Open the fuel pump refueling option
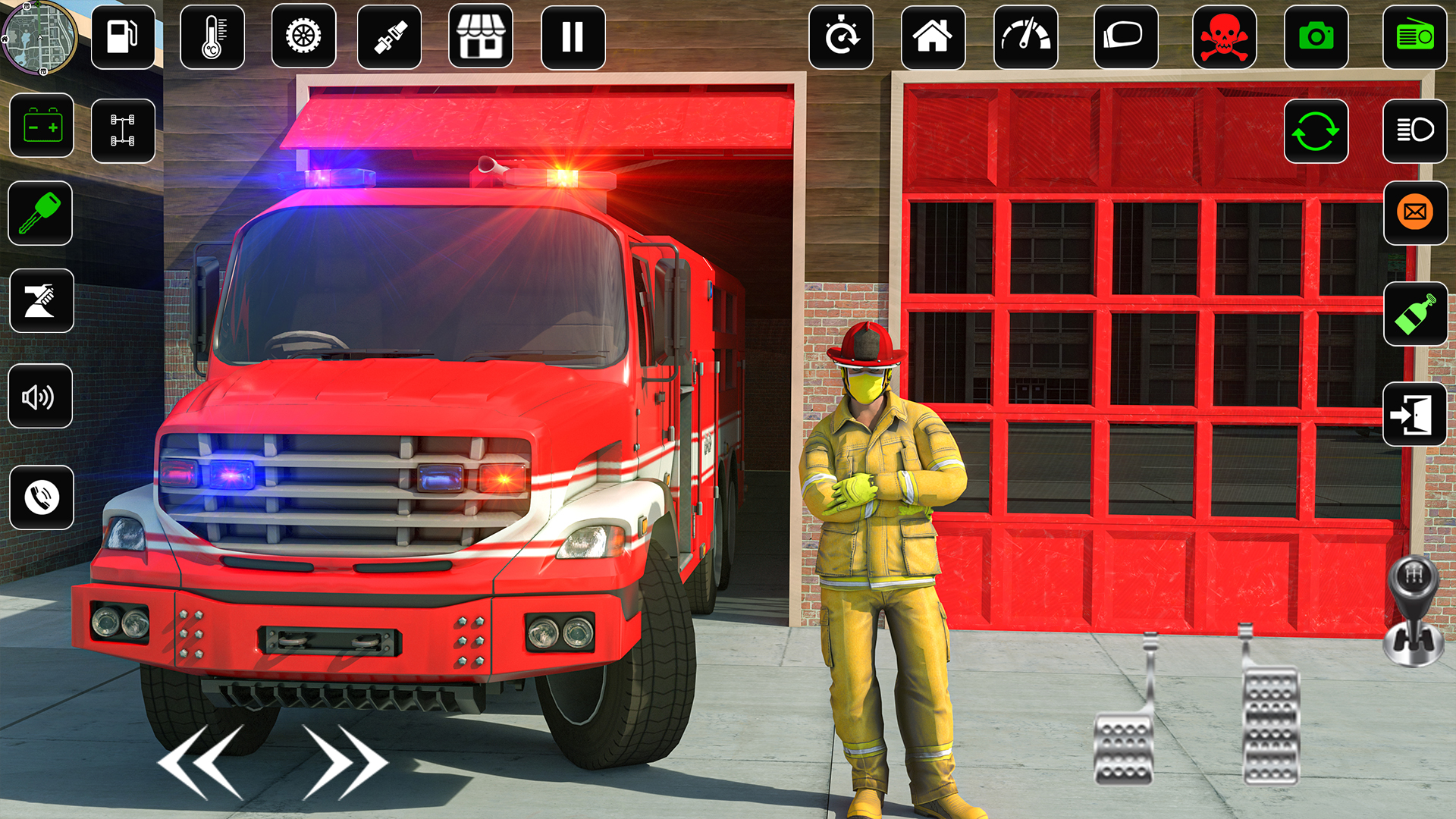This screenshot has height=819, width=1456. point(122,38)
